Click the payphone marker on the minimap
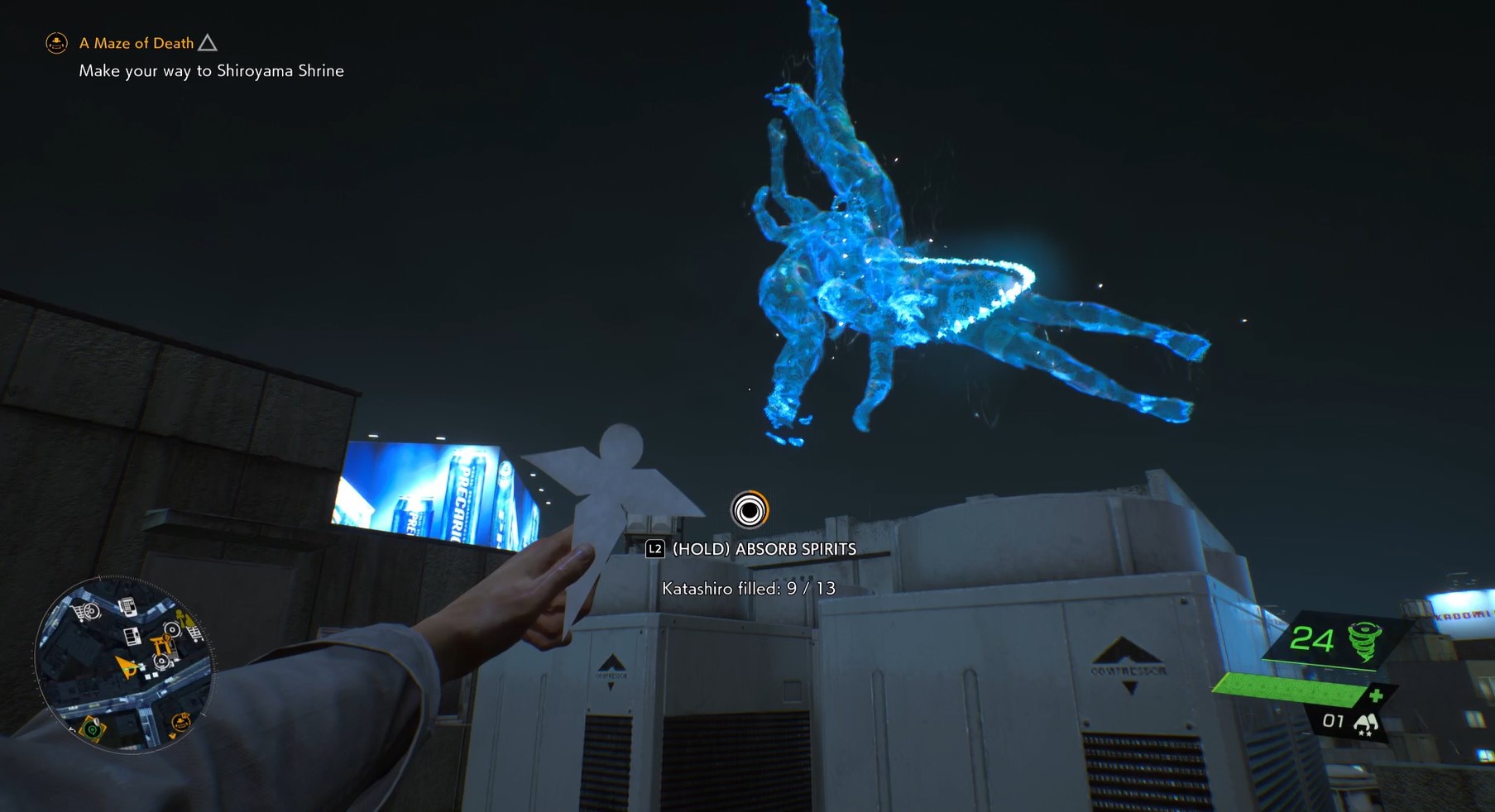The height and width of the screenshot is (812, 1495). 127,608
